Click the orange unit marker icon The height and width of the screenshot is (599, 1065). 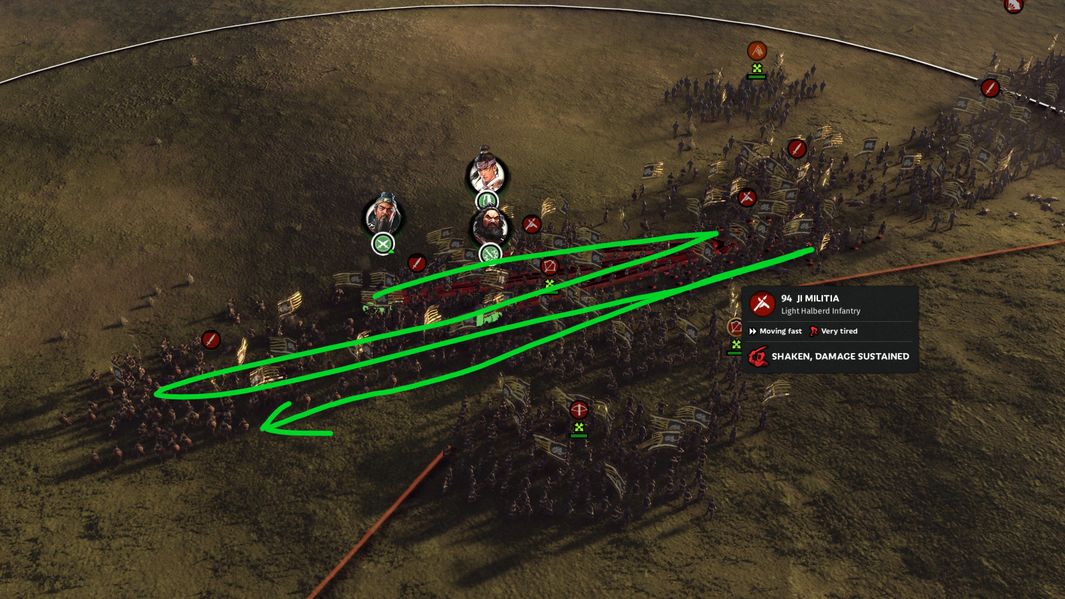(x=757, y=51)
